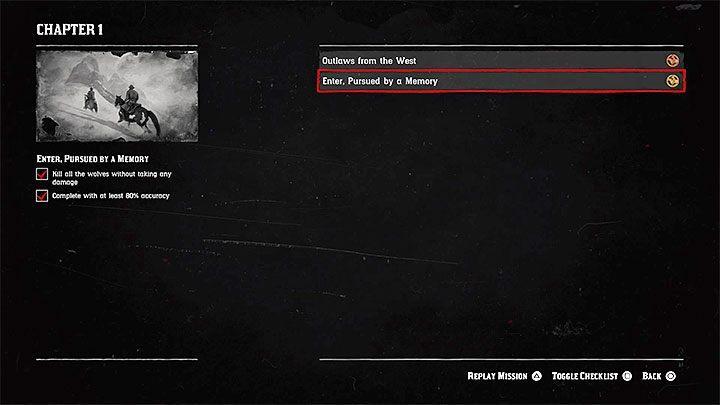Select Enter, Pursued by a Memory mission

point(500,81)
